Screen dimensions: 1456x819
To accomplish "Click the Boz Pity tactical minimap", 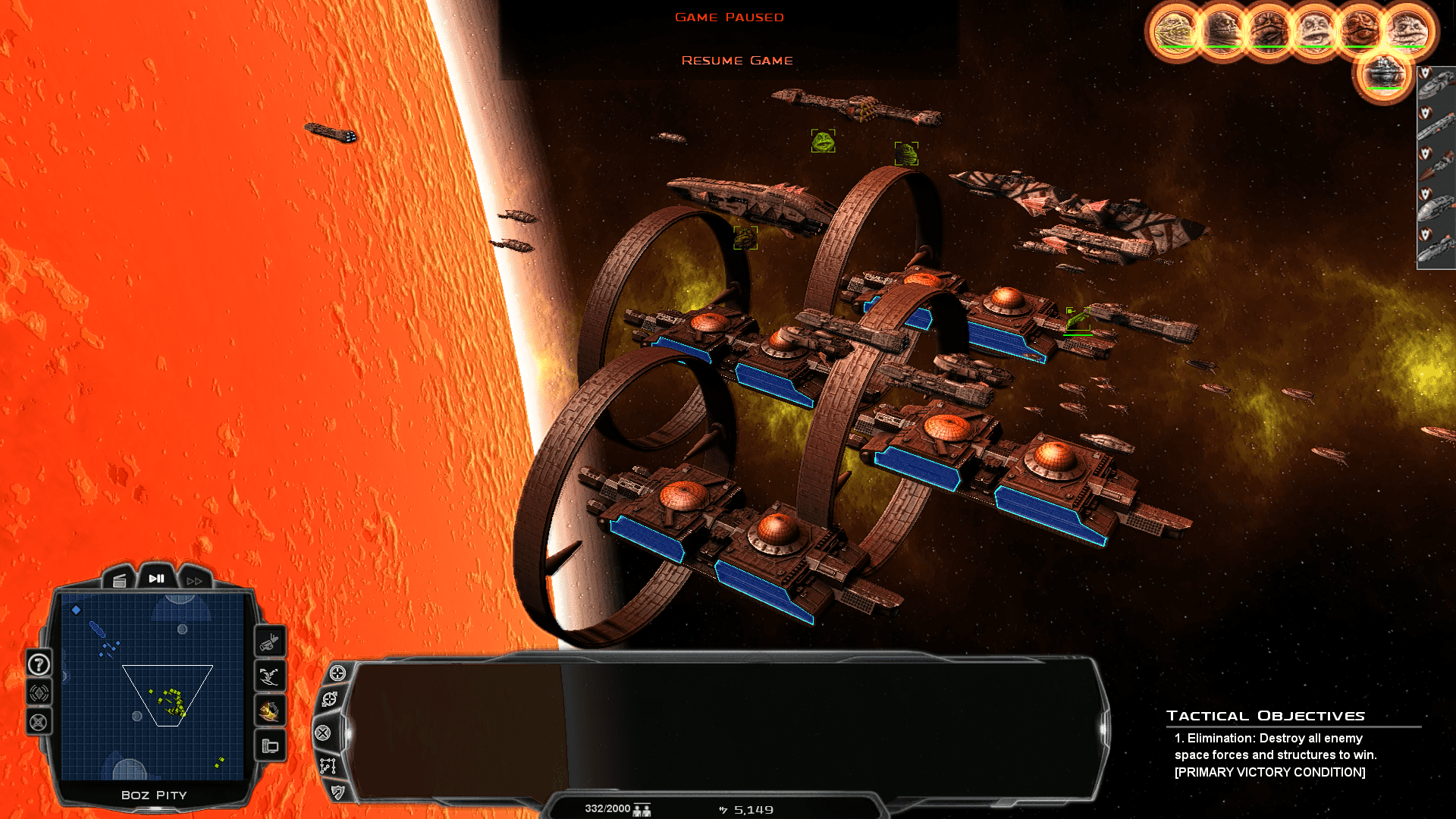I will coord(152,686).
